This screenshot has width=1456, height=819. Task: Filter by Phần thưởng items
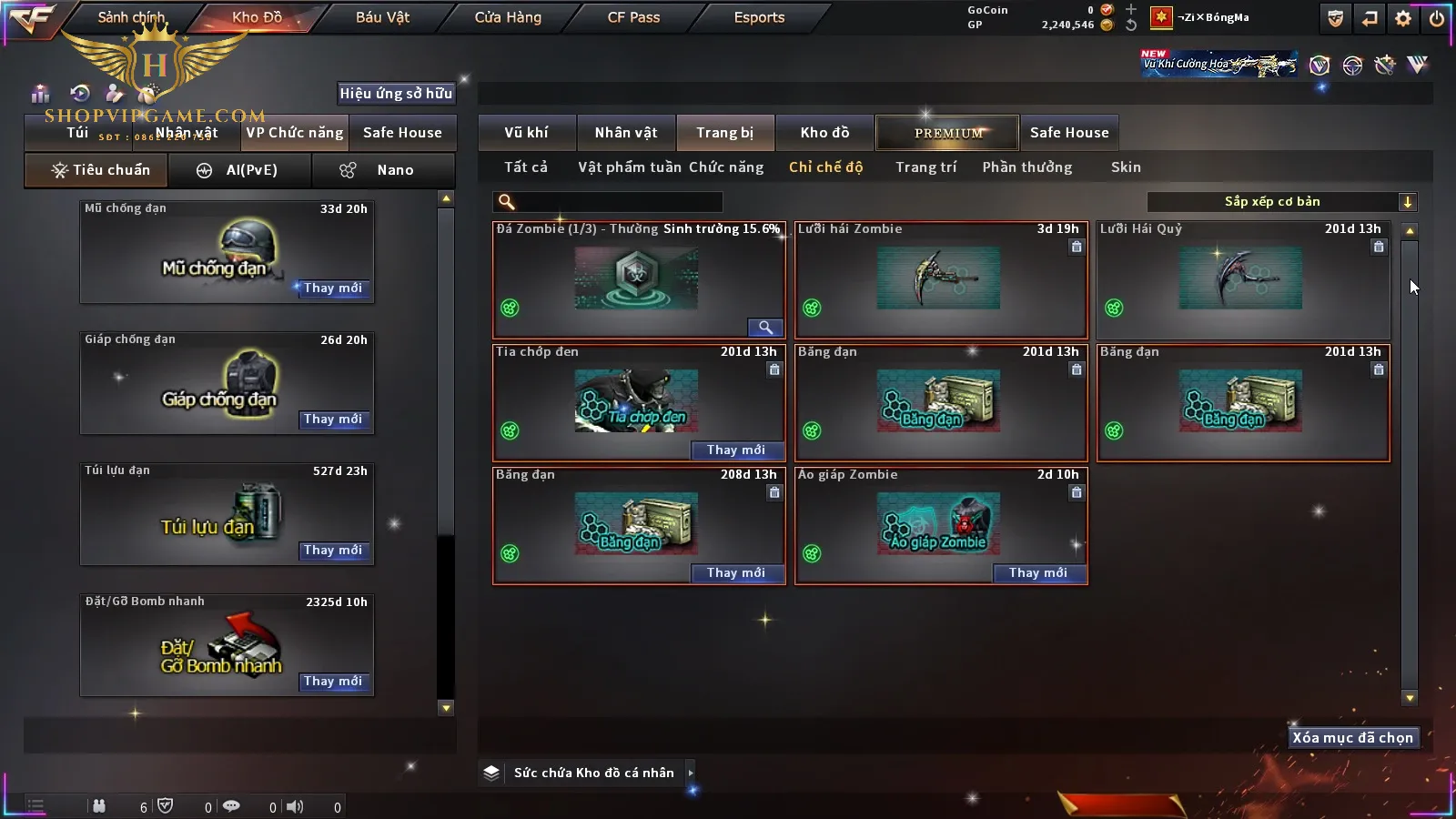(x=1026, y=167)
